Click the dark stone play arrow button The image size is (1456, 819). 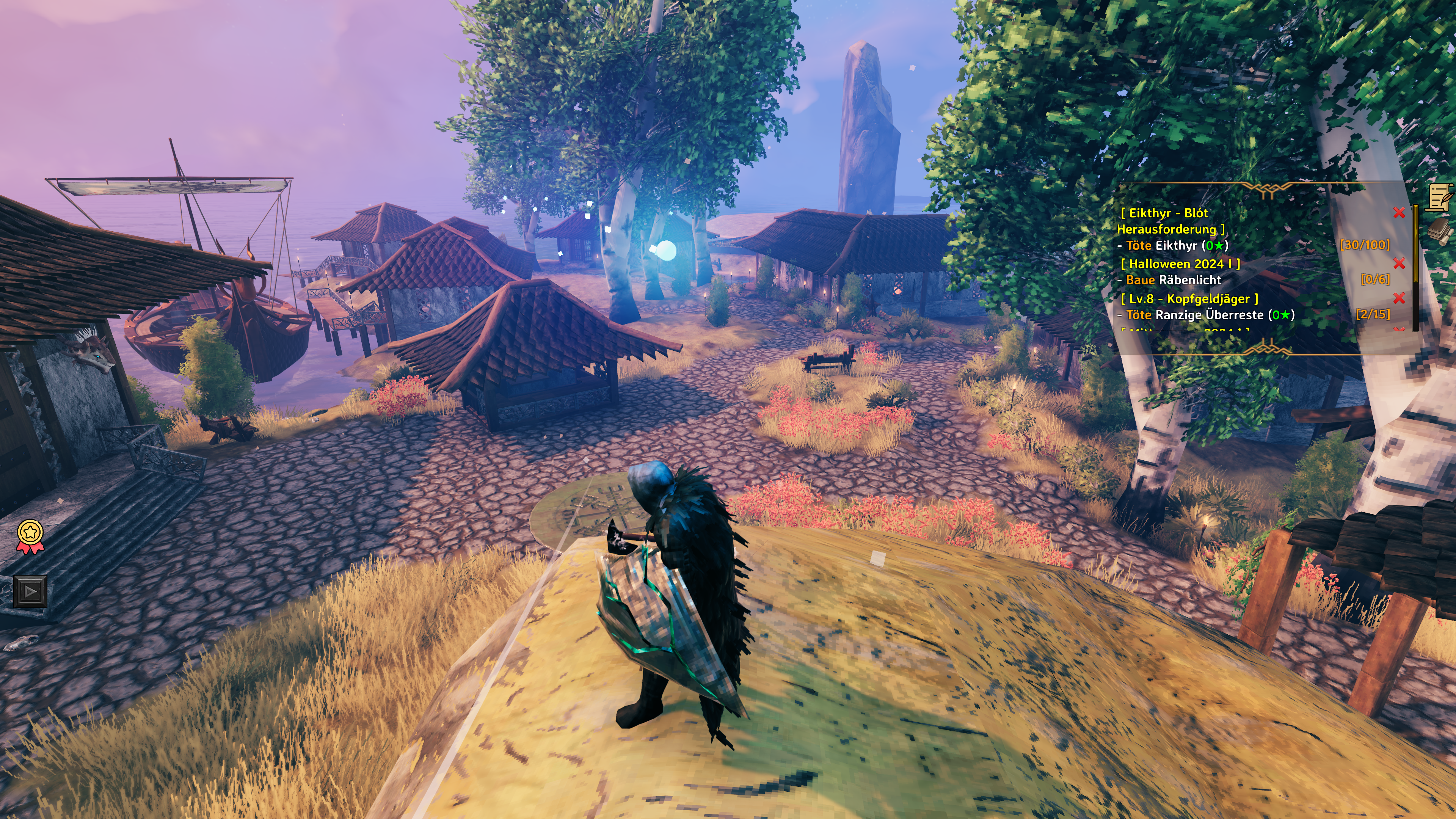pos(30,592)
